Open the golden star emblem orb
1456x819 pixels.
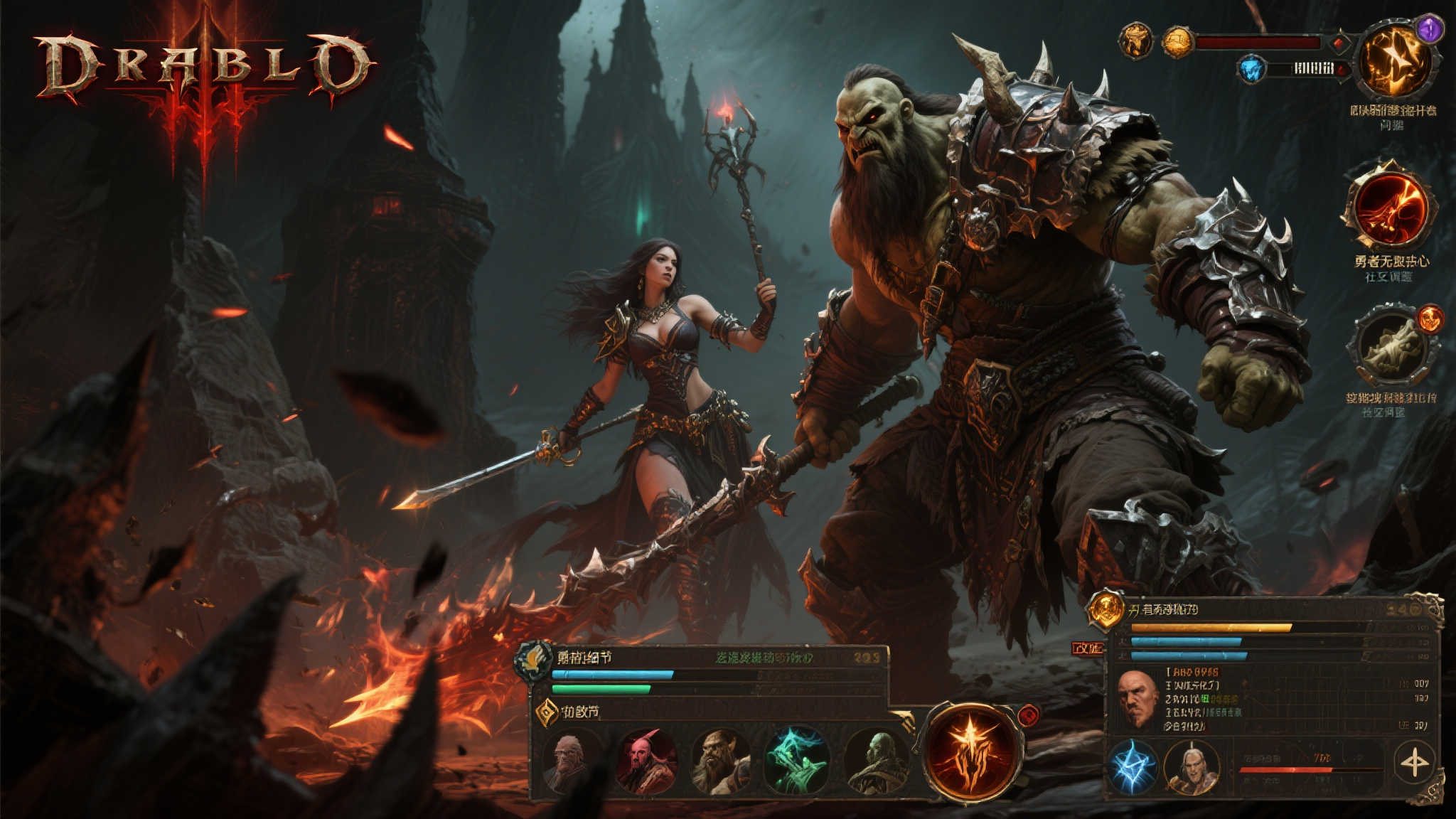click(x=1394, y=61)
